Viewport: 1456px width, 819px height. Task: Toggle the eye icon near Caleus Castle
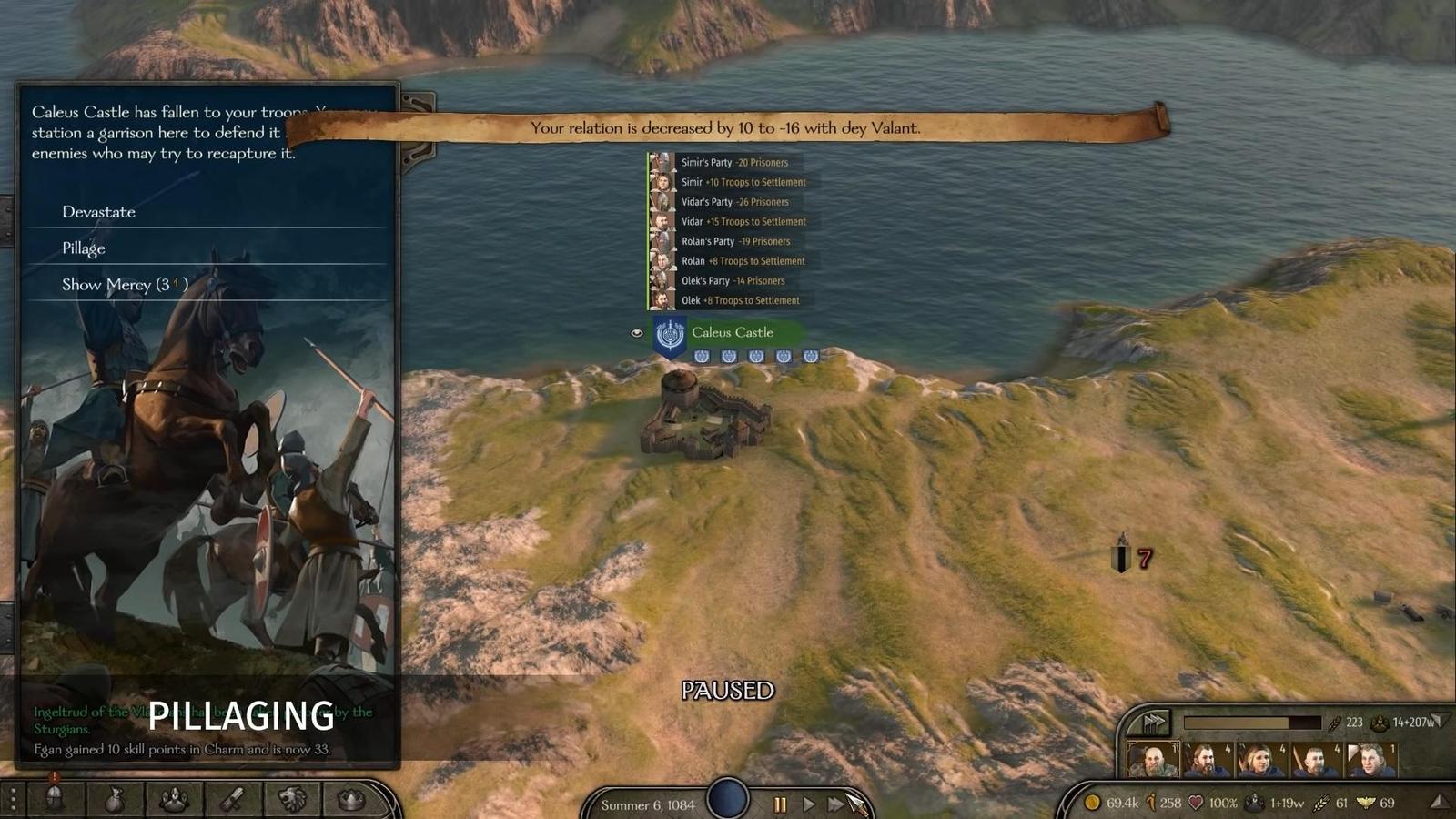[637, 332]
